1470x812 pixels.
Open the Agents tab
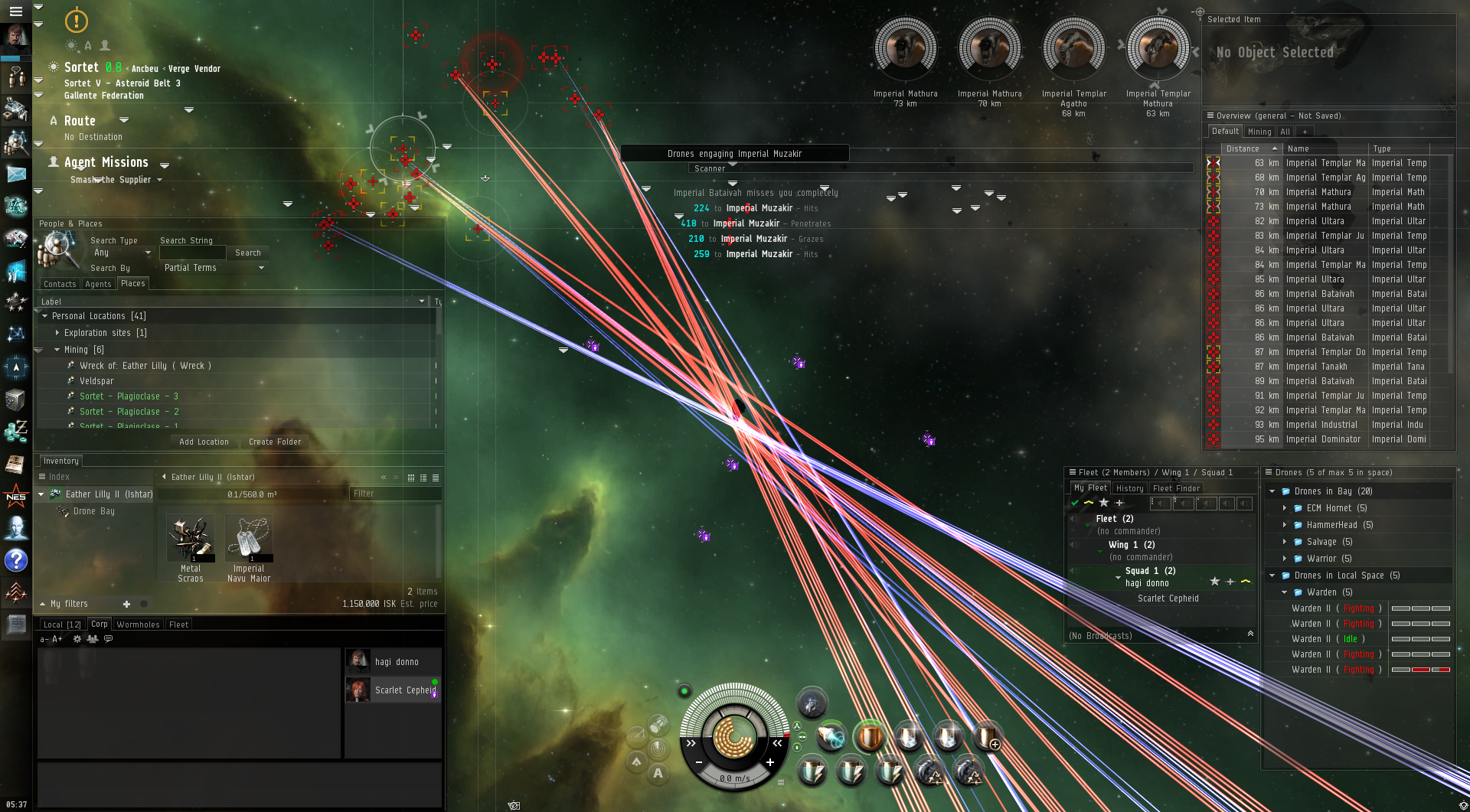pyautogui.click(x=98, y=284)
